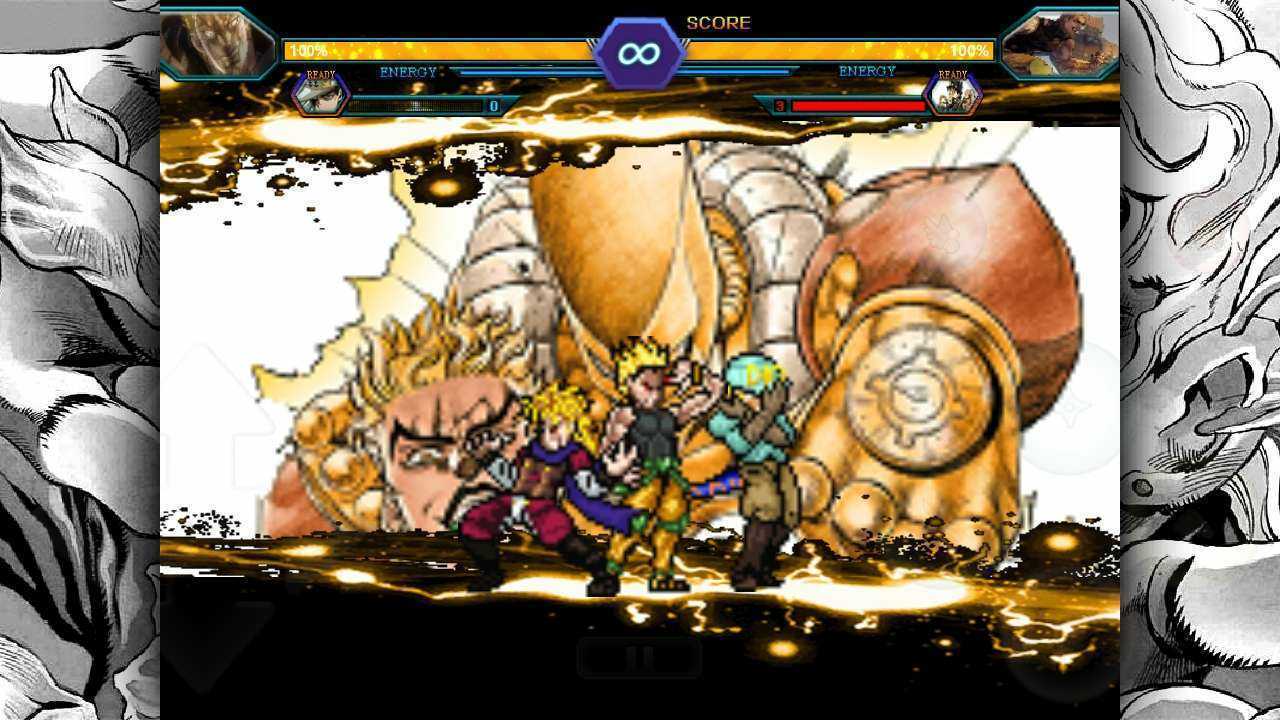Screen dimensions: 1280x720
Task: Tap the SCORE label at top
Action: tap(718, 22)
